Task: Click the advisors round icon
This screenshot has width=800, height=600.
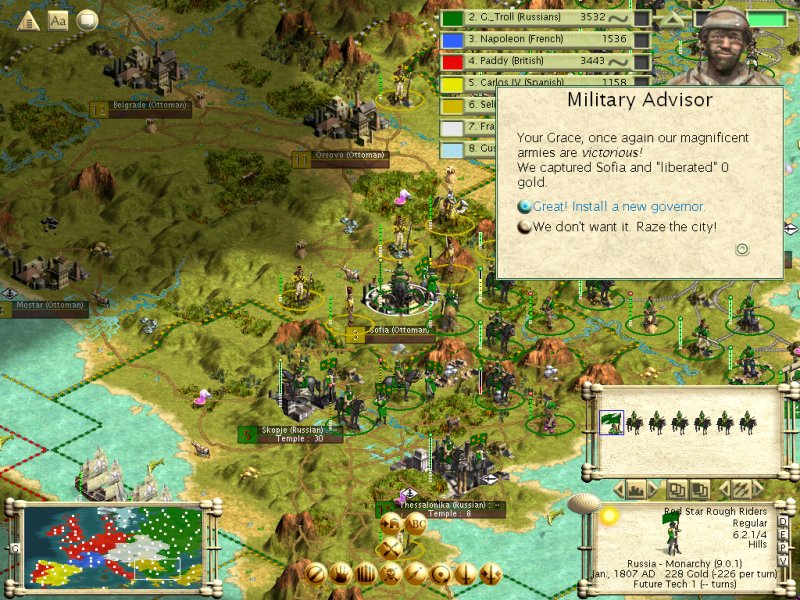Action: coord(87,20)
